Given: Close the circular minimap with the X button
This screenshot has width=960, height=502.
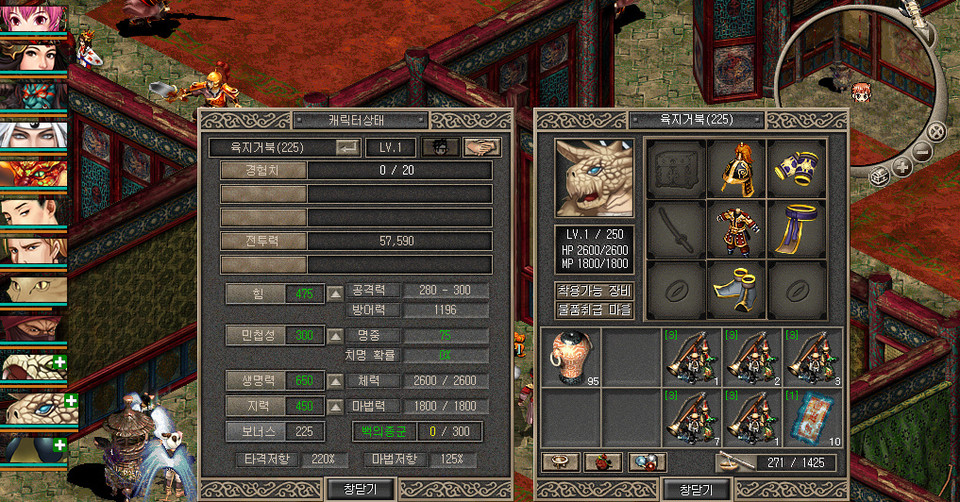Looking at the screenshot, I should click(936, 132).
